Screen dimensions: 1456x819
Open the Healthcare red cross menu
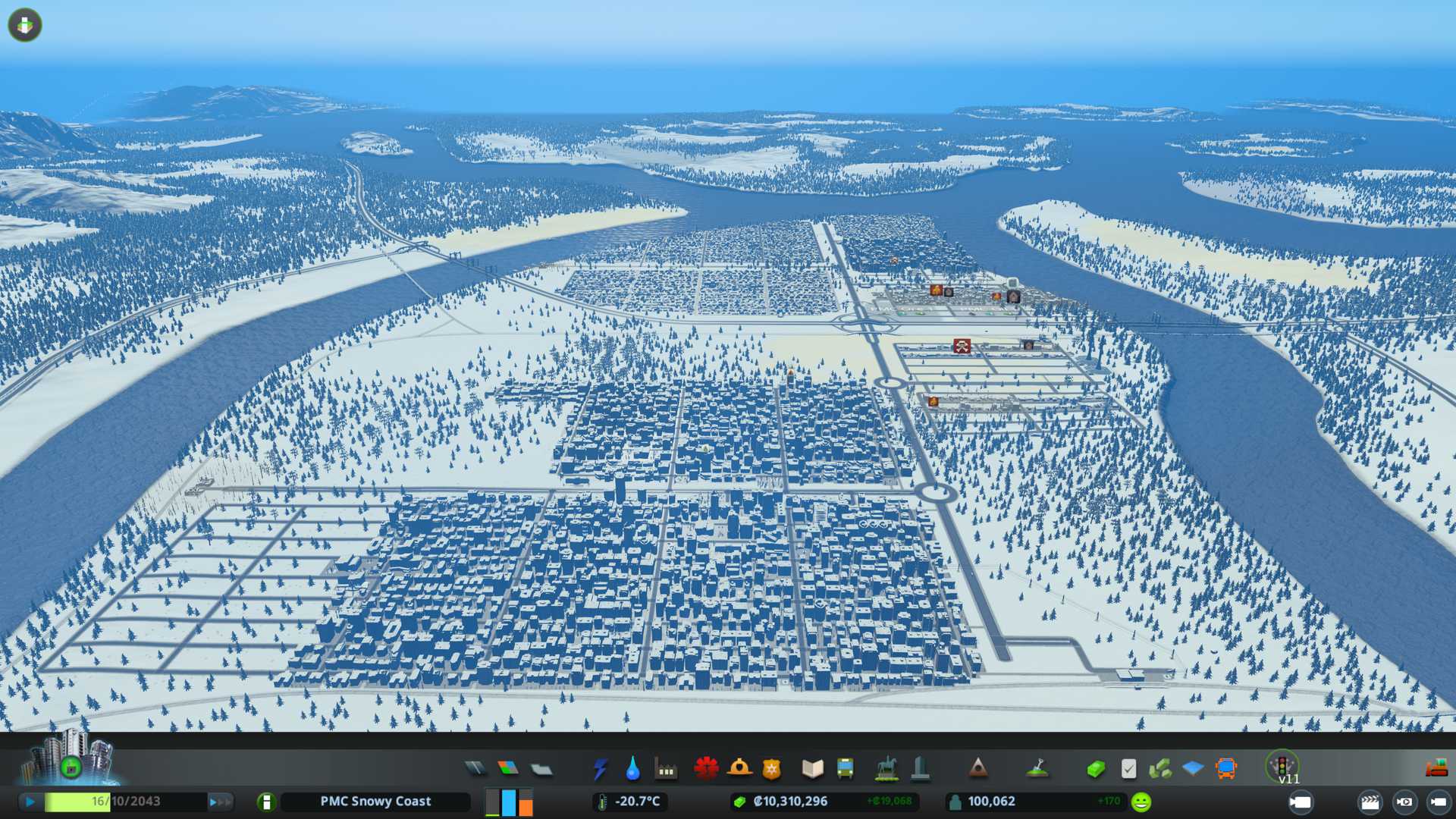click(706, 769)
